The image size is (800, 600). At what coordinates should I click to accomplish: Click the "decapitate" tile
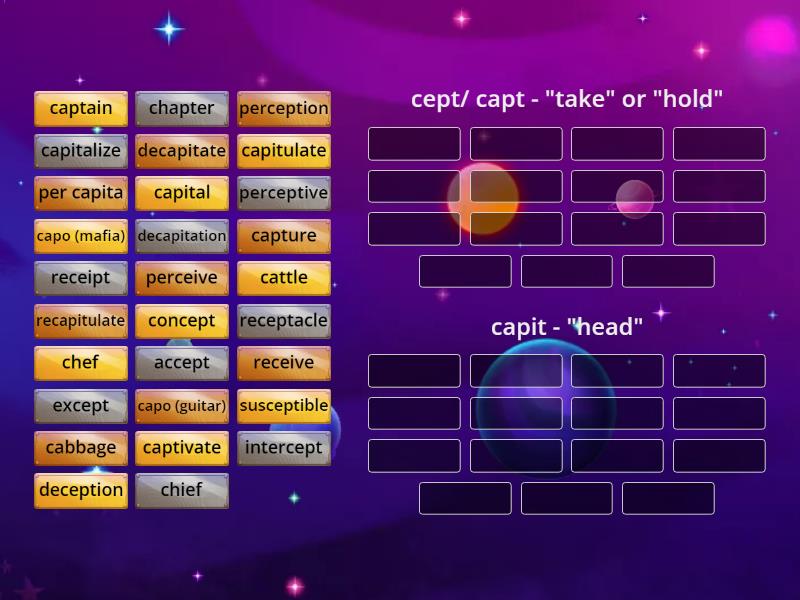point(182,151)
